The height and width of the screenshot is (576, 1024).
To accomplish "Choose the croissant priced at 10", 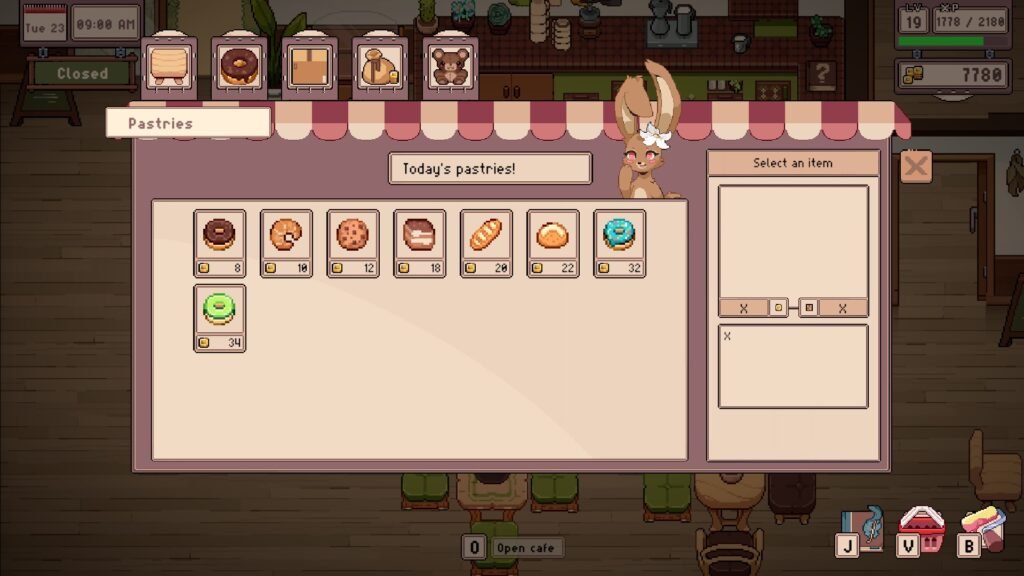I will pos(286,236).
